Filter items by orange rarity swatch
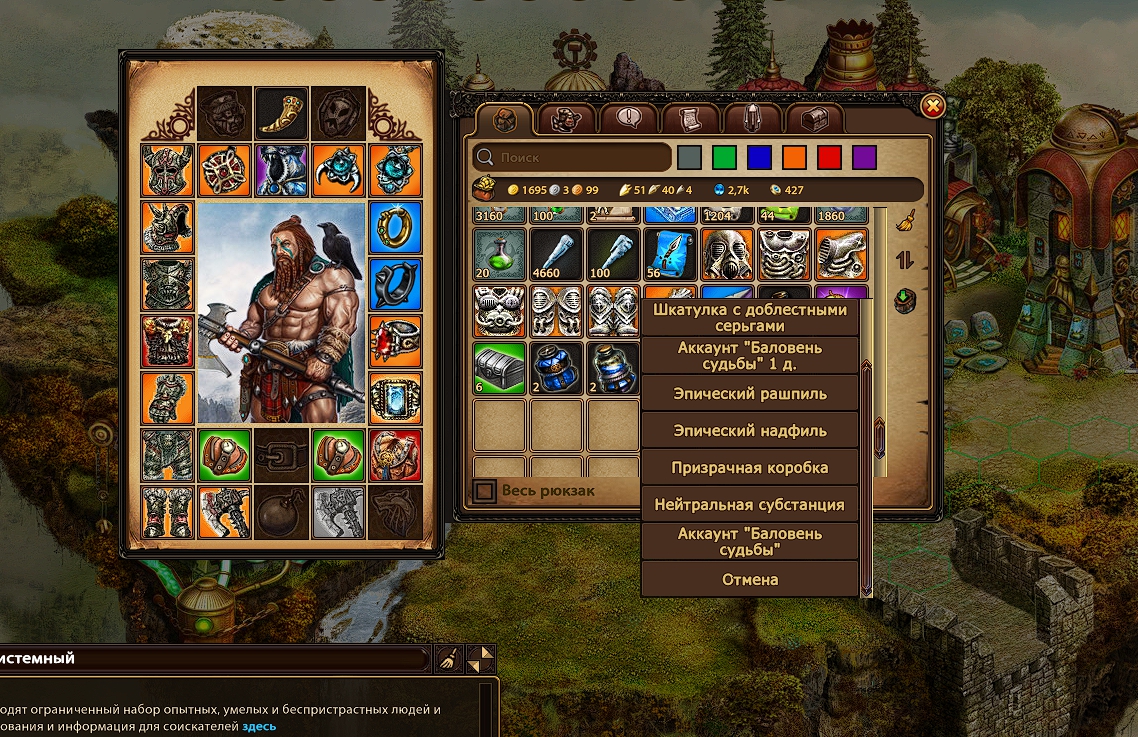Image resolution: width=1138 pixels, height=737 pixels. (794, 157)
